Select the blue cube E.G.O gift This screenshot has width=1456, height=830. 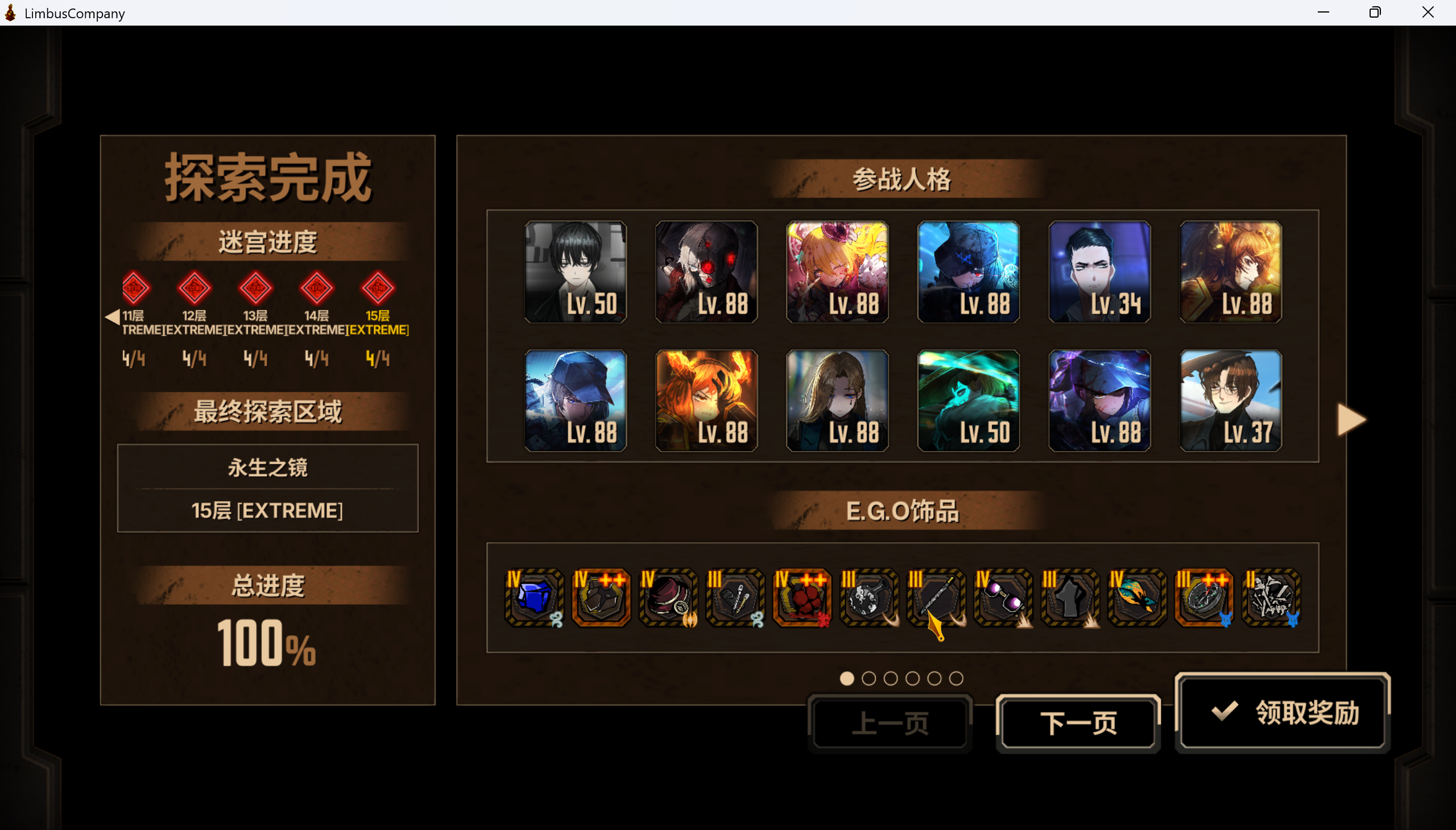(533, 598)
